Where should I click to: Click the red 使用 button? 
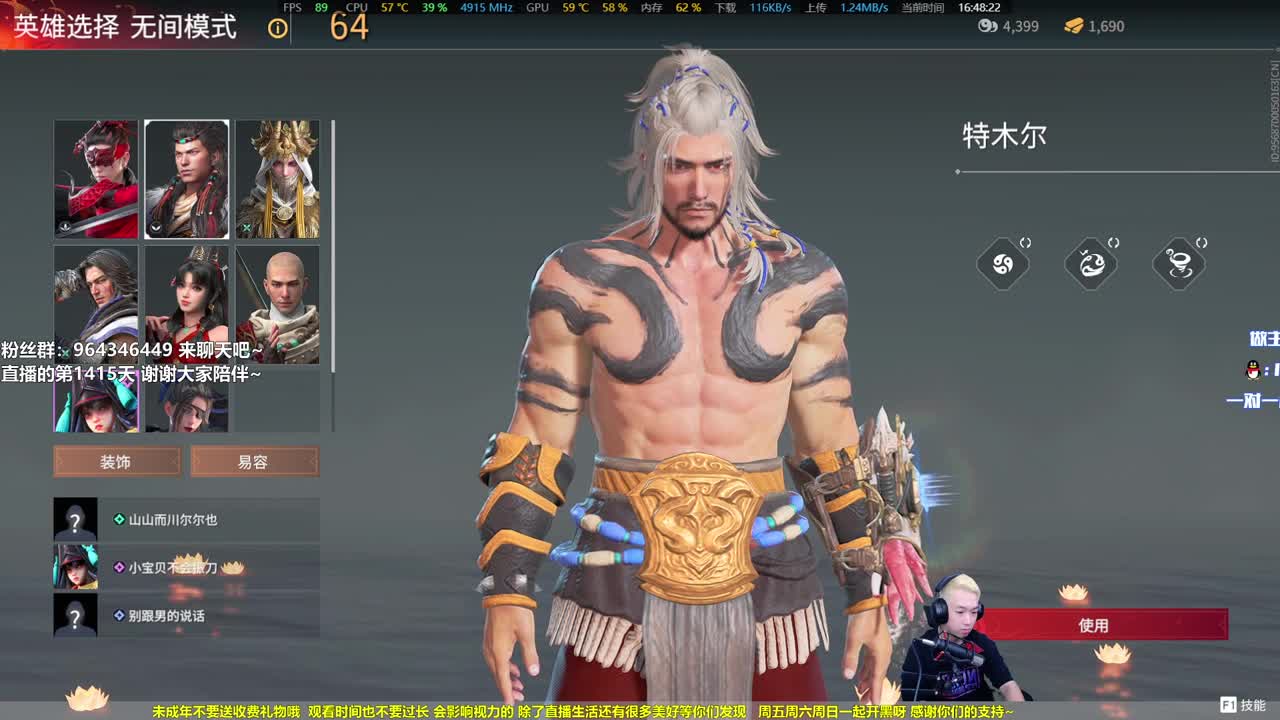pos(1096,624)
